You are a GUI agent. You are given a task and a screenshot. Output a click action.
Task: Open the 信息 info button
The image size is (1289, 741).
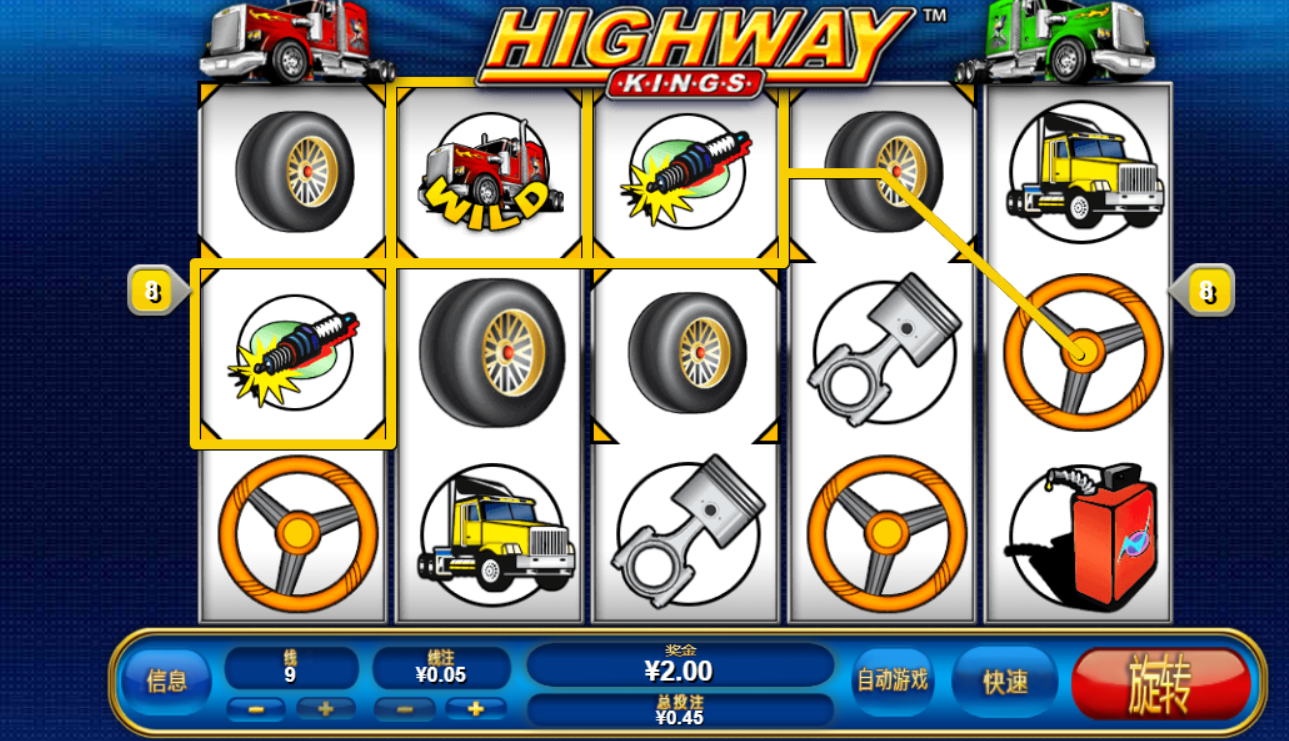click(x=166, y=682)
